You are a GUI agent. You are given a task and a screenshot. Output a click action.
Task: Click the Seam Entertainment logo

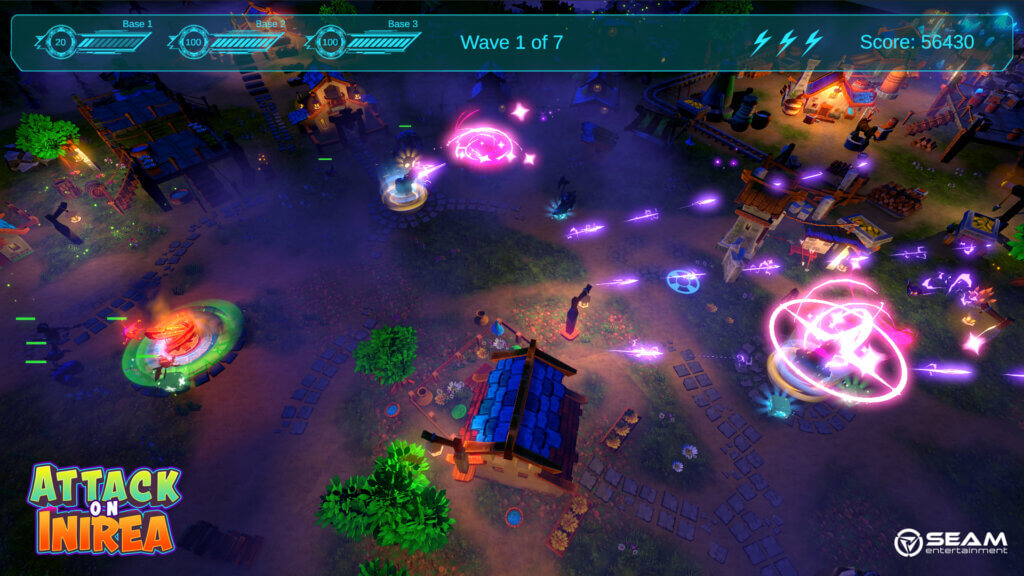950,542
